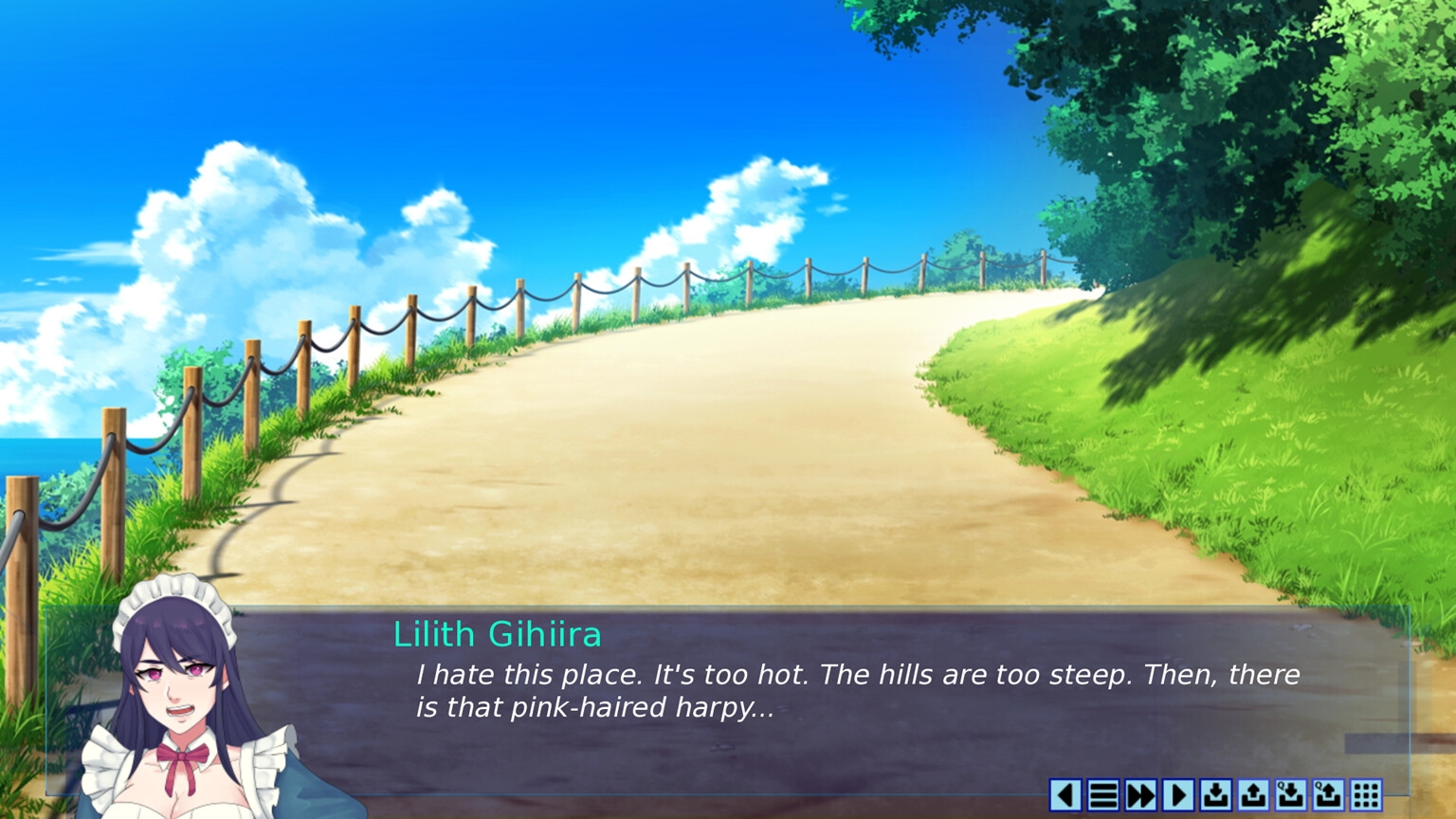Open the save game menu icon
Screen dimensions: 1456x819
pos(1215,794)
